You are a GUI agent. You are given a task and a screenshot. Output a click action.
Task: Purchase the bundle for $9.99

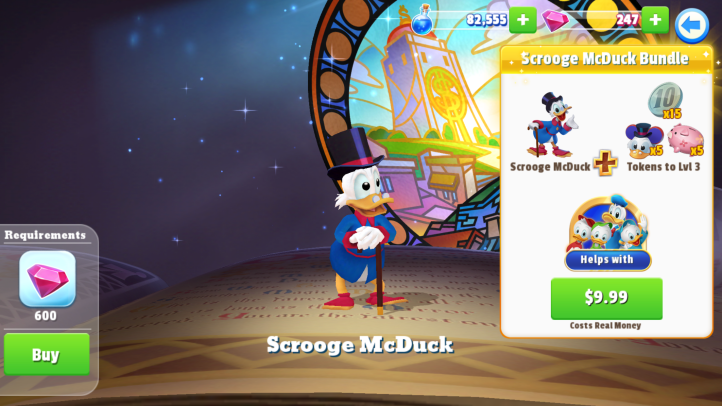point(606,297)
